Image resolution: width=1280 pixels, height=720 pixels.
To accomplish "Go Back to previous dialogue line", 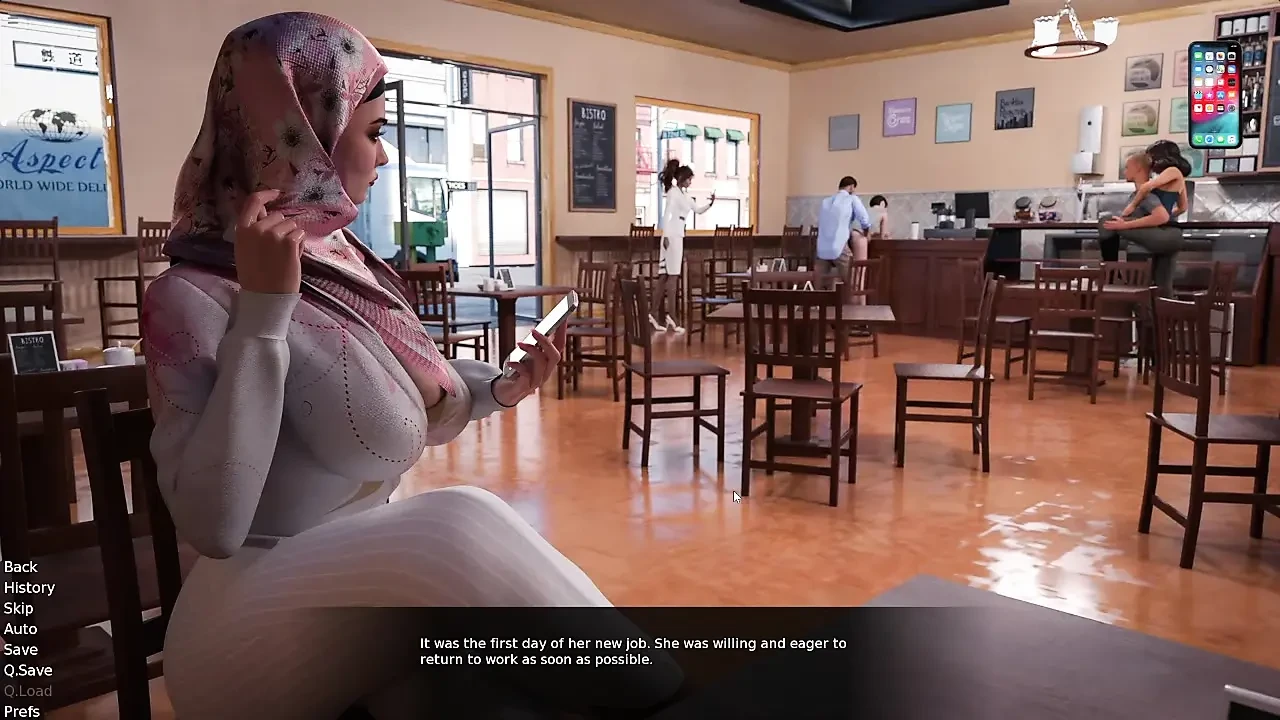I will point(21,567).
